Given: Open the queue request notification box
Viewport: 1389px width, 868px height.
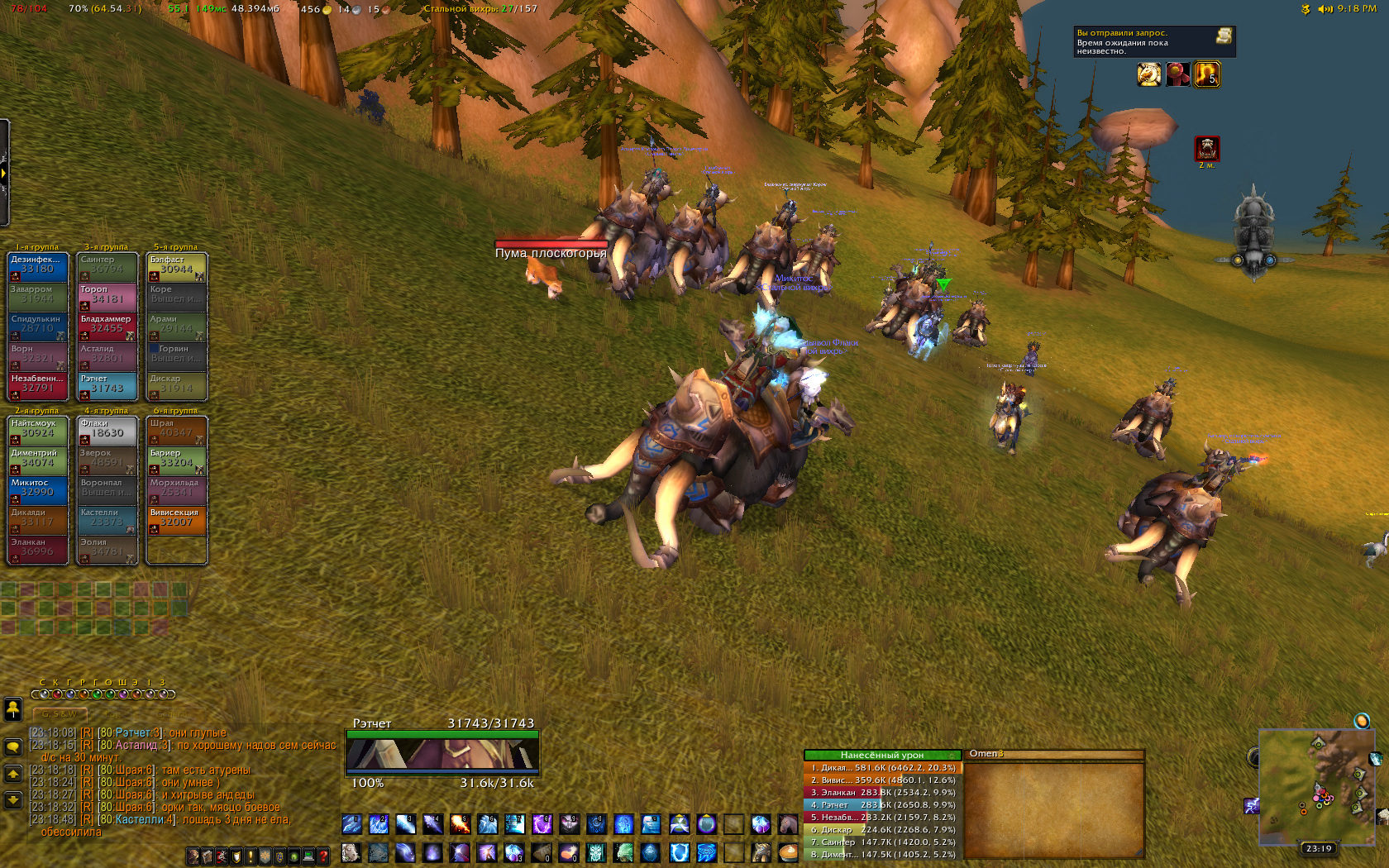Looking at the screenshot, I should [x=1154, y=42].
